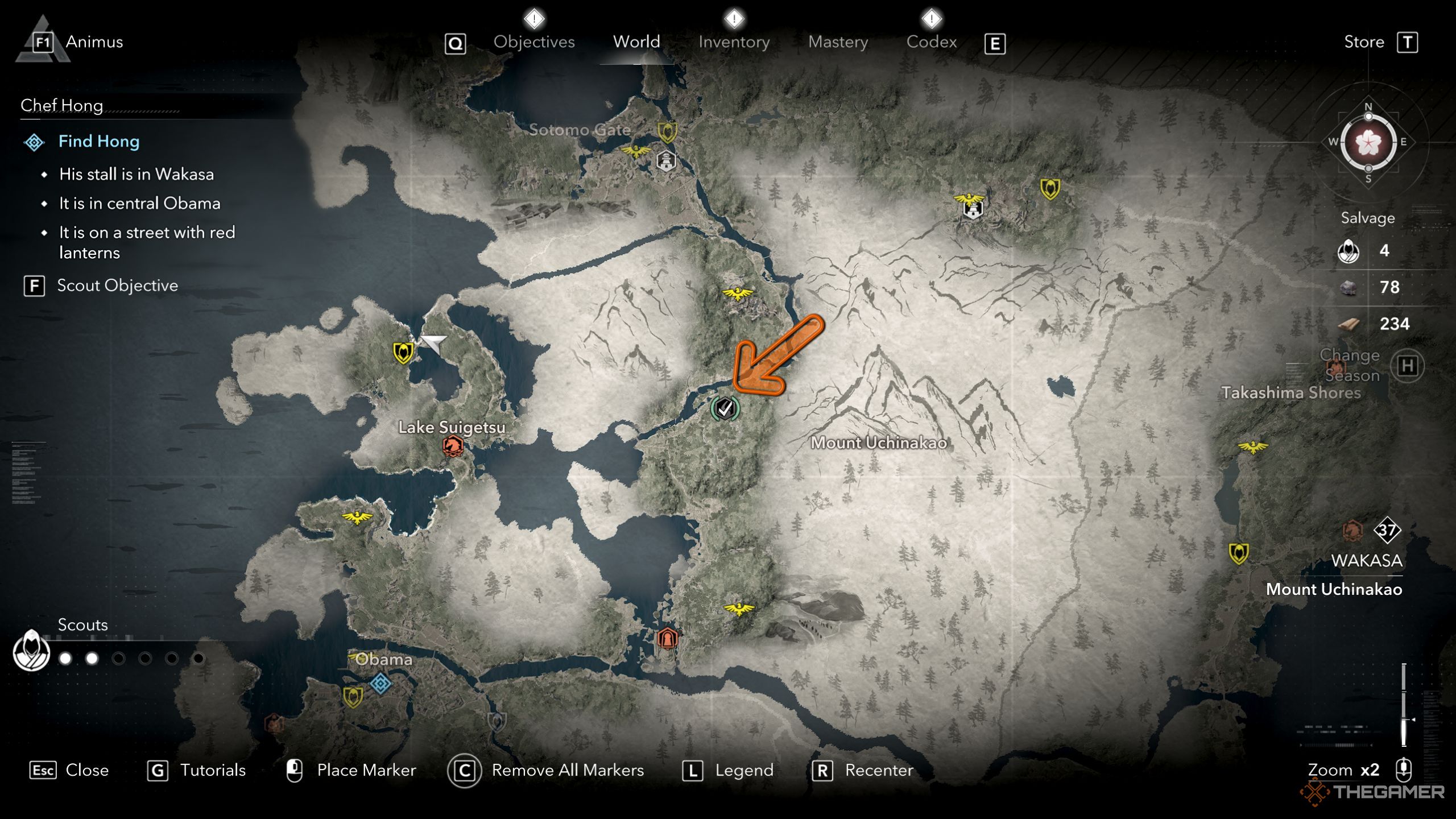The height and width of the screenshot is (819, 1456).
Task: Click the white player arrow marker
Action: point(434,342)
